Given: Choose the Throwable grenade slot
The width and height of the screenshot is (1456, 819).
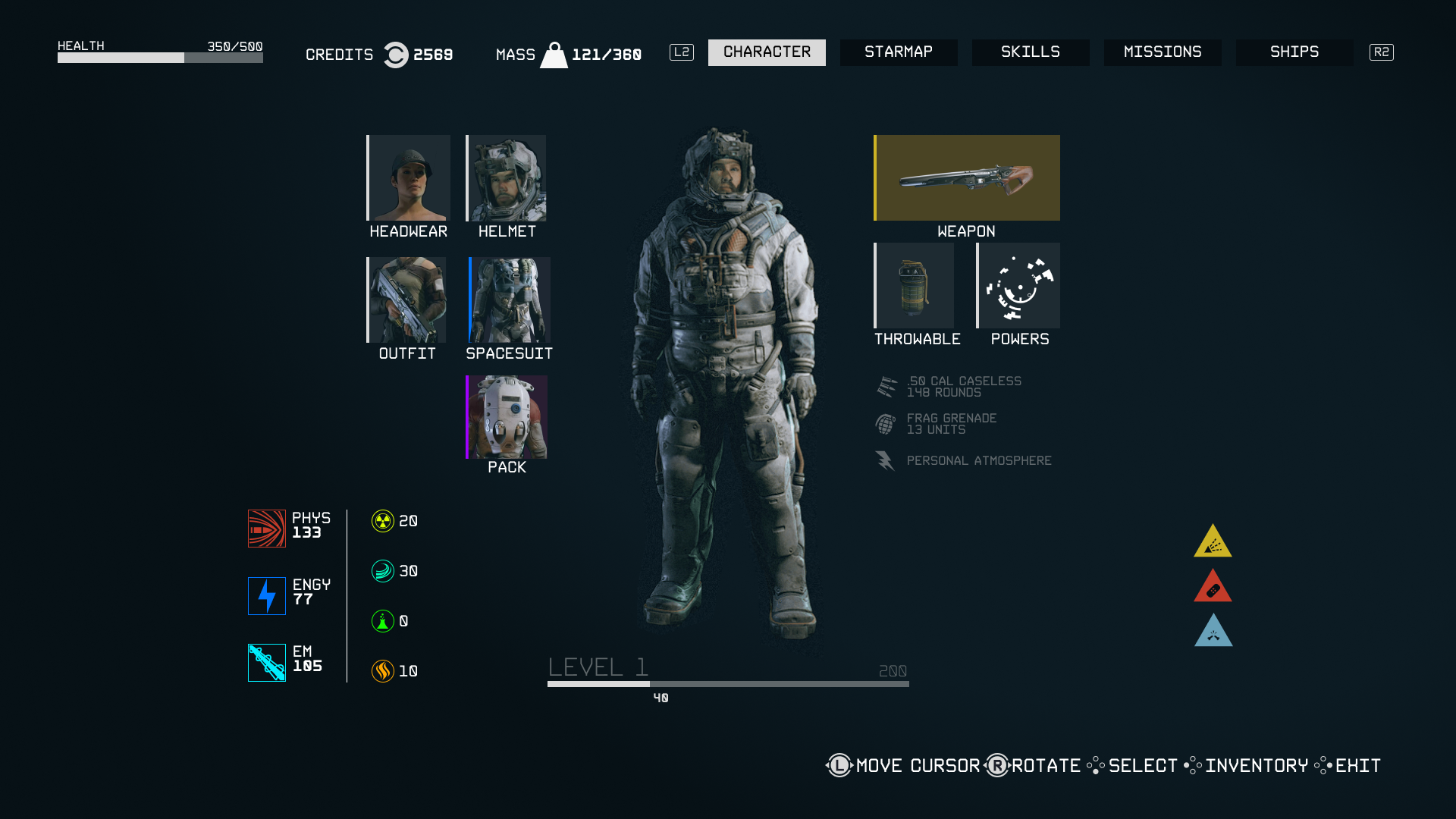Looking at the screenshot, I should point(915,286).
